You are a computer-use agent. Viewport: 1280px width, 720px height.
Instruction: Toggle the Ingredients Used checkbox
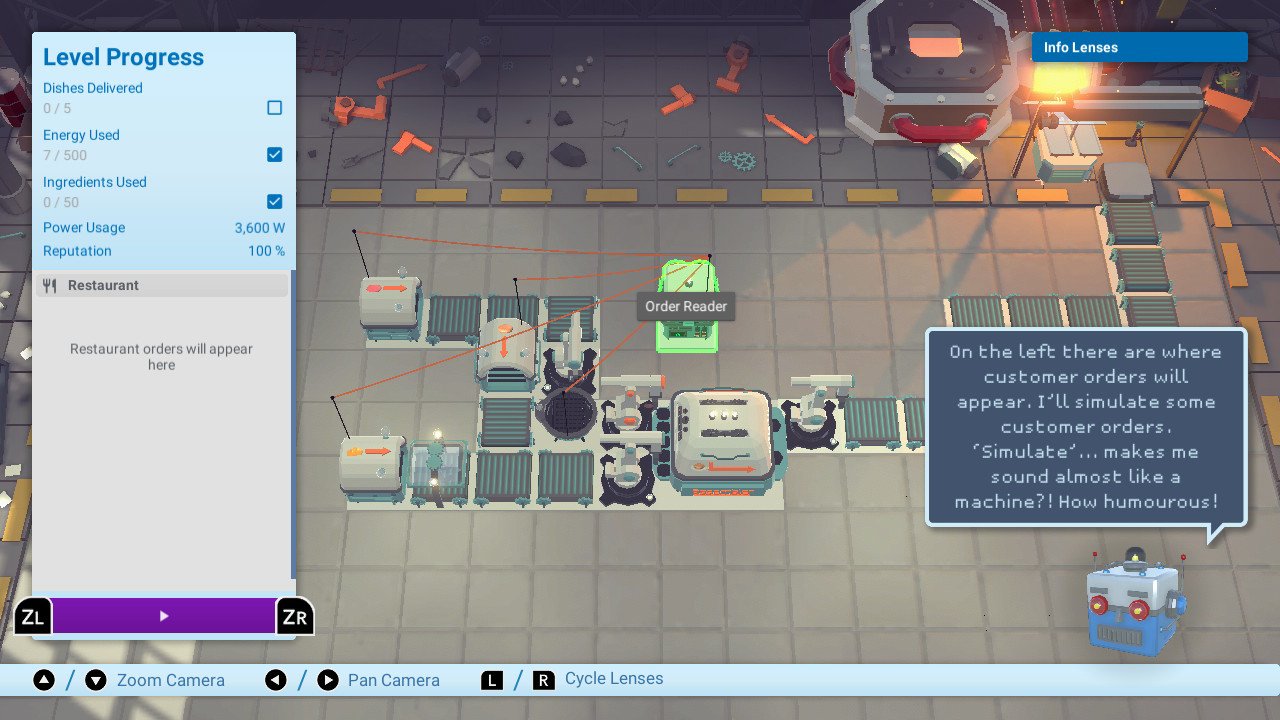coord(275,202)
